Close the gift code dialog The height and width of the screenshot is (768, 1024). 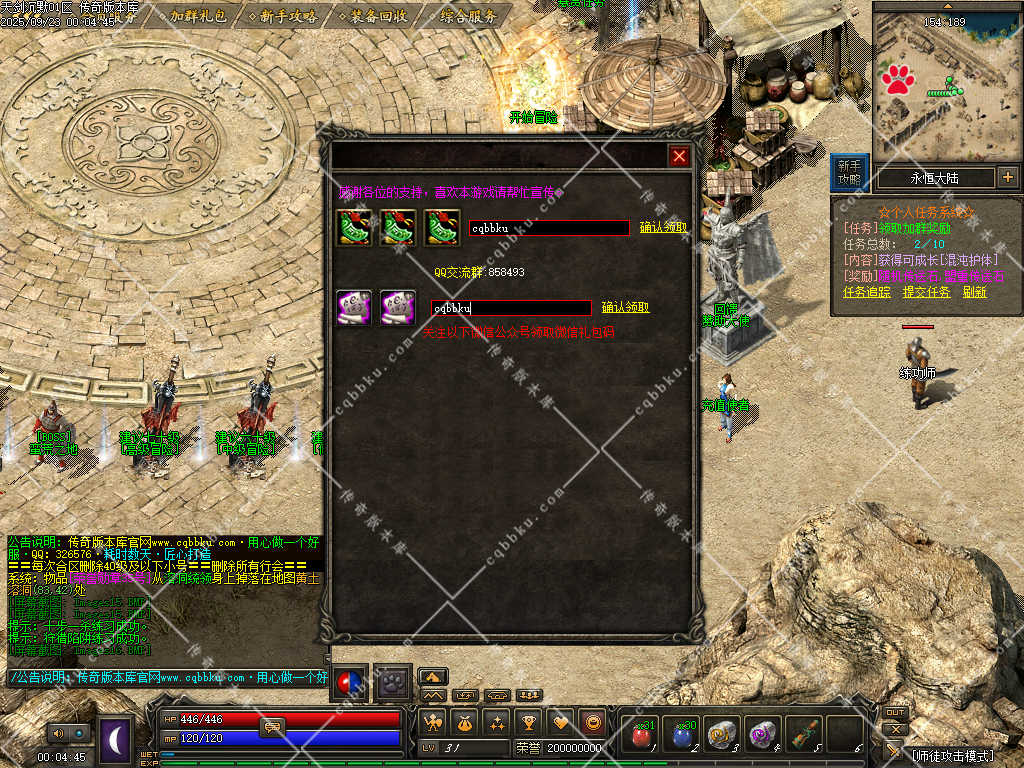coord(679,156)
